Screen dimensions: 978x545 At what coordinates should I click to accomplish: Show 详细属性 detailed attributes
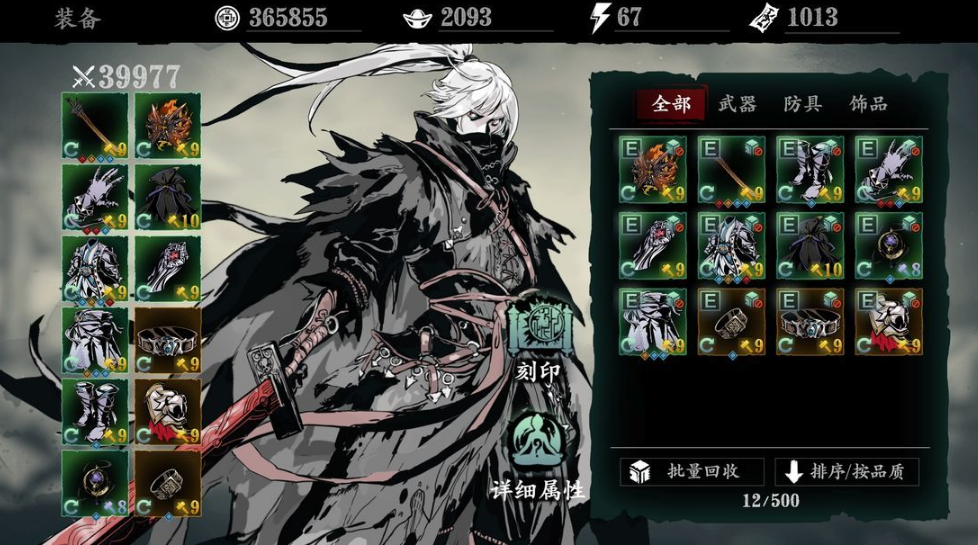pyautogui.click(x=538, y=456)
